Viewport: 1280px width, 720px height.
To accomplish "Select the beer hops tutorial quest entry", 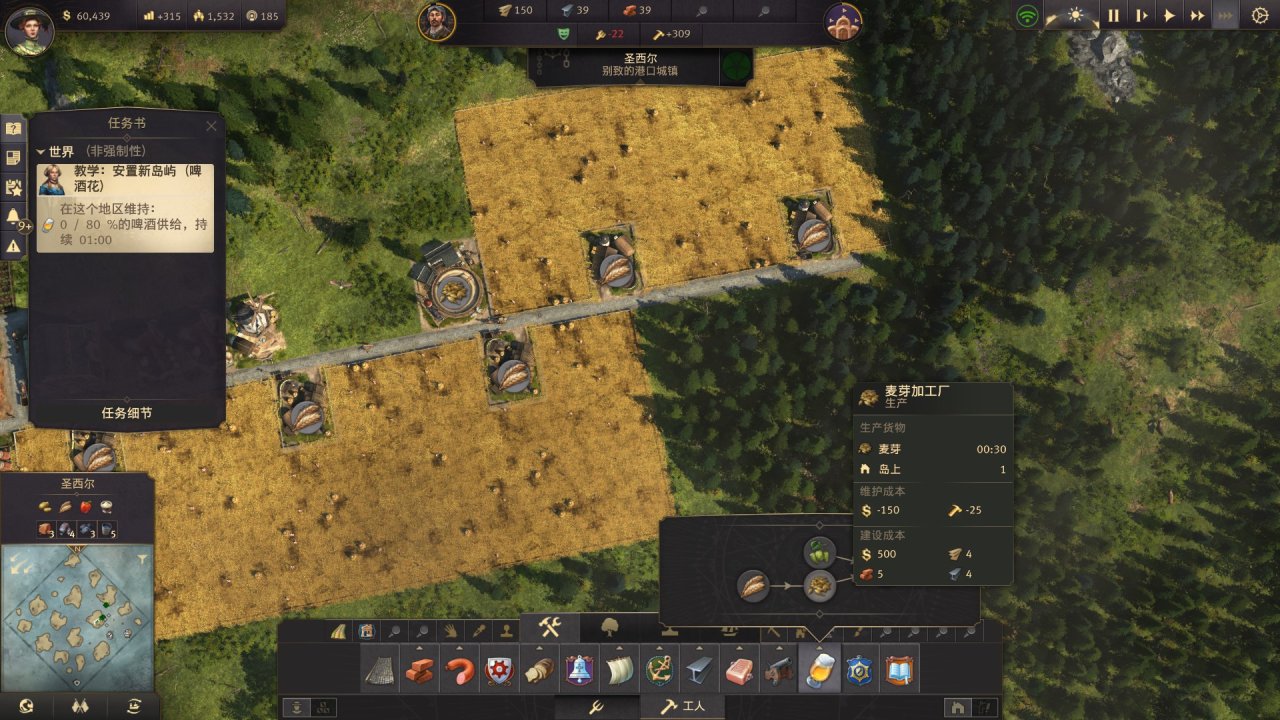I will coord(125,180).
